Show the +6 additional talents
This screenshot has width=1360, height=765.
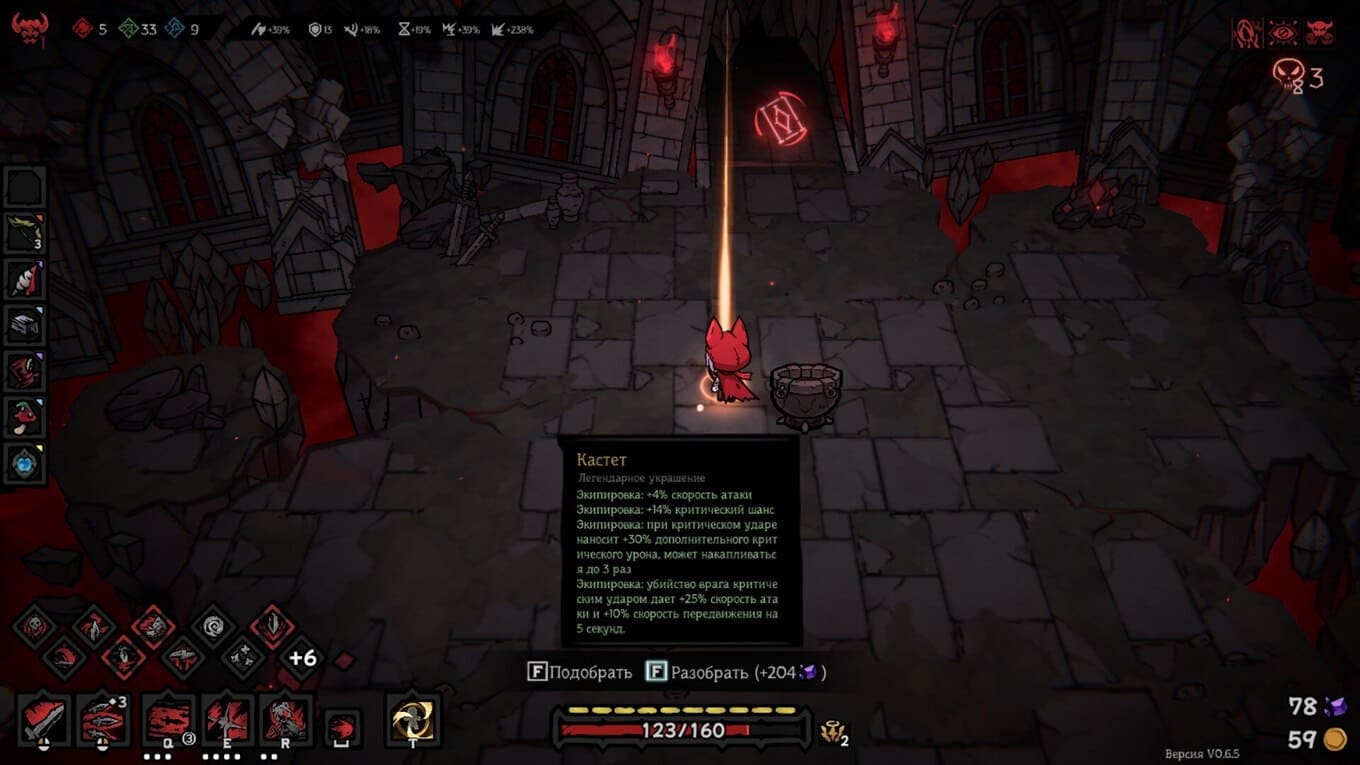click(x=302, y=658)
